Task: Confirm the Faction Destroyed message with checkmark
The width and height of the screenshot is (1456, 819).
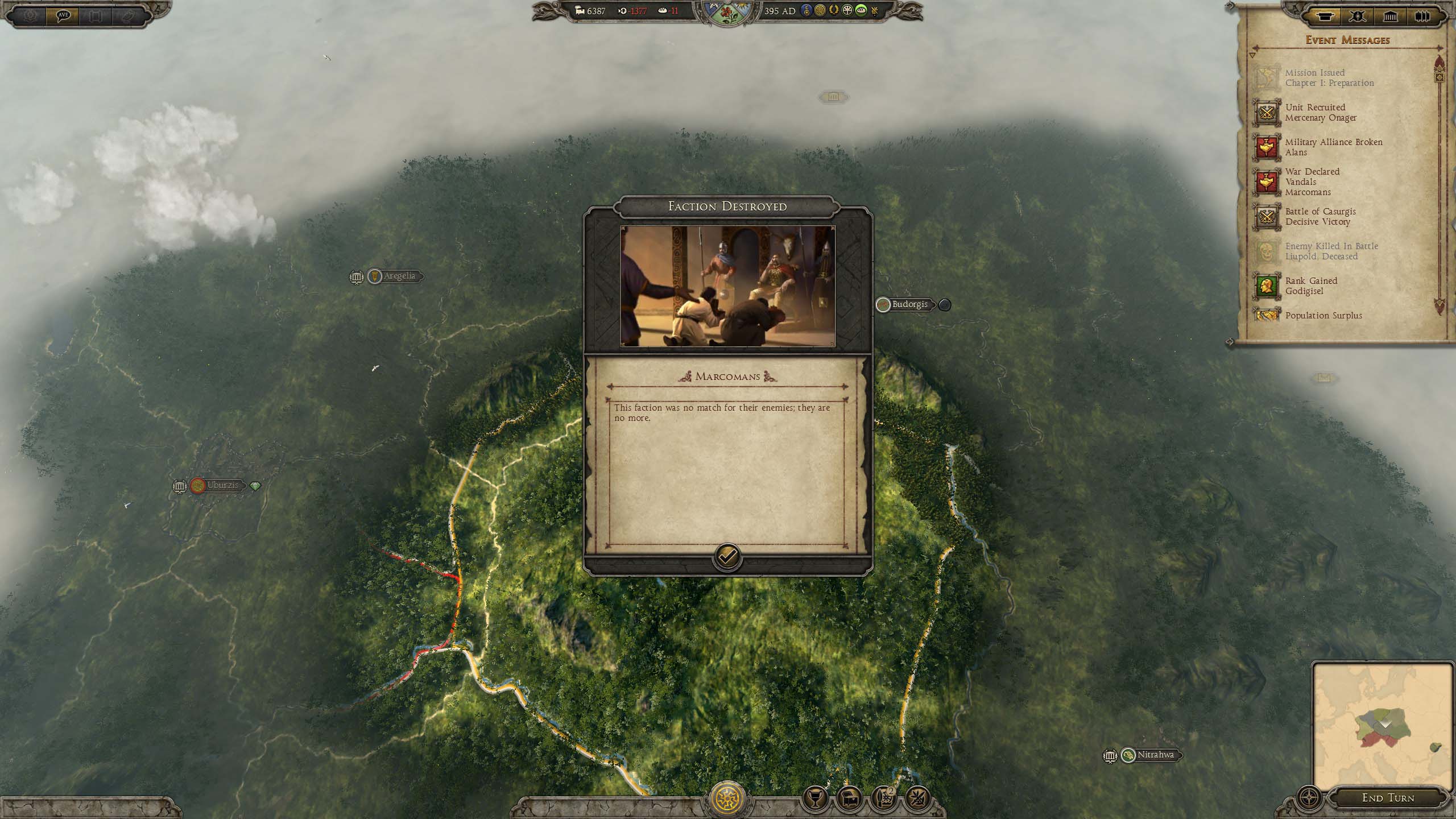Action: tap(727, 557)
